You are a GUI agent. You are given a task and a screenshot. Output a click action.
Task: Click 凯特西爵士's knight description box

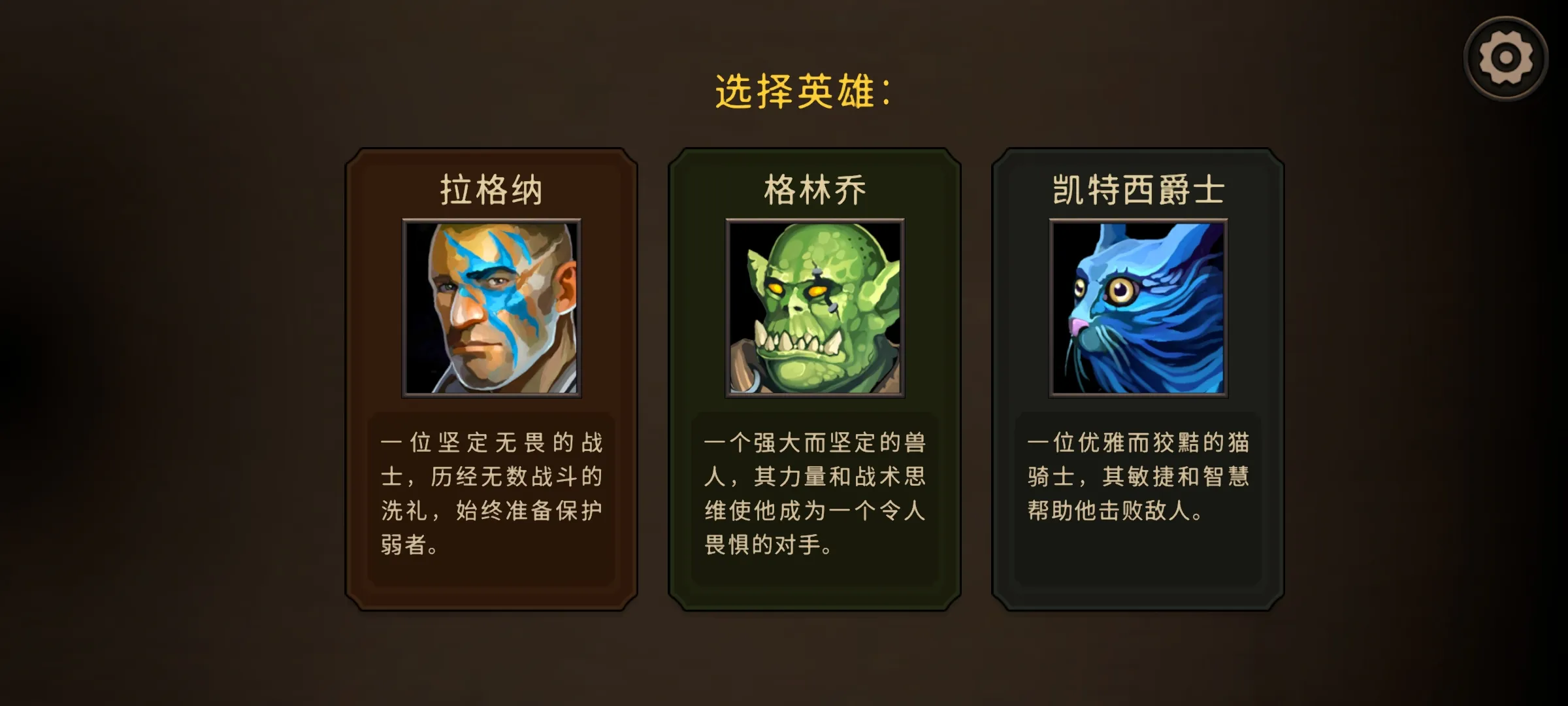(x=1140, y=497)
